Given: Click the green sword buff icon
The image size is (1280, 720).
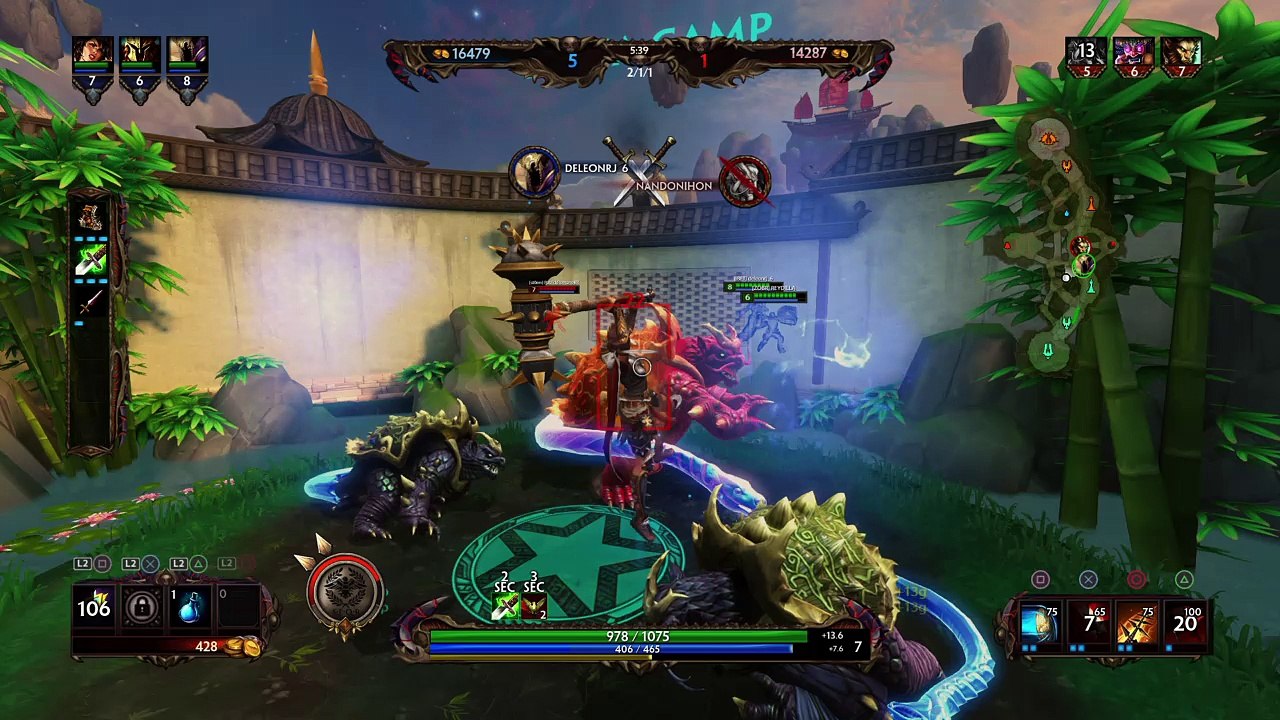Looking at the screenshot, I should point(92,261).
